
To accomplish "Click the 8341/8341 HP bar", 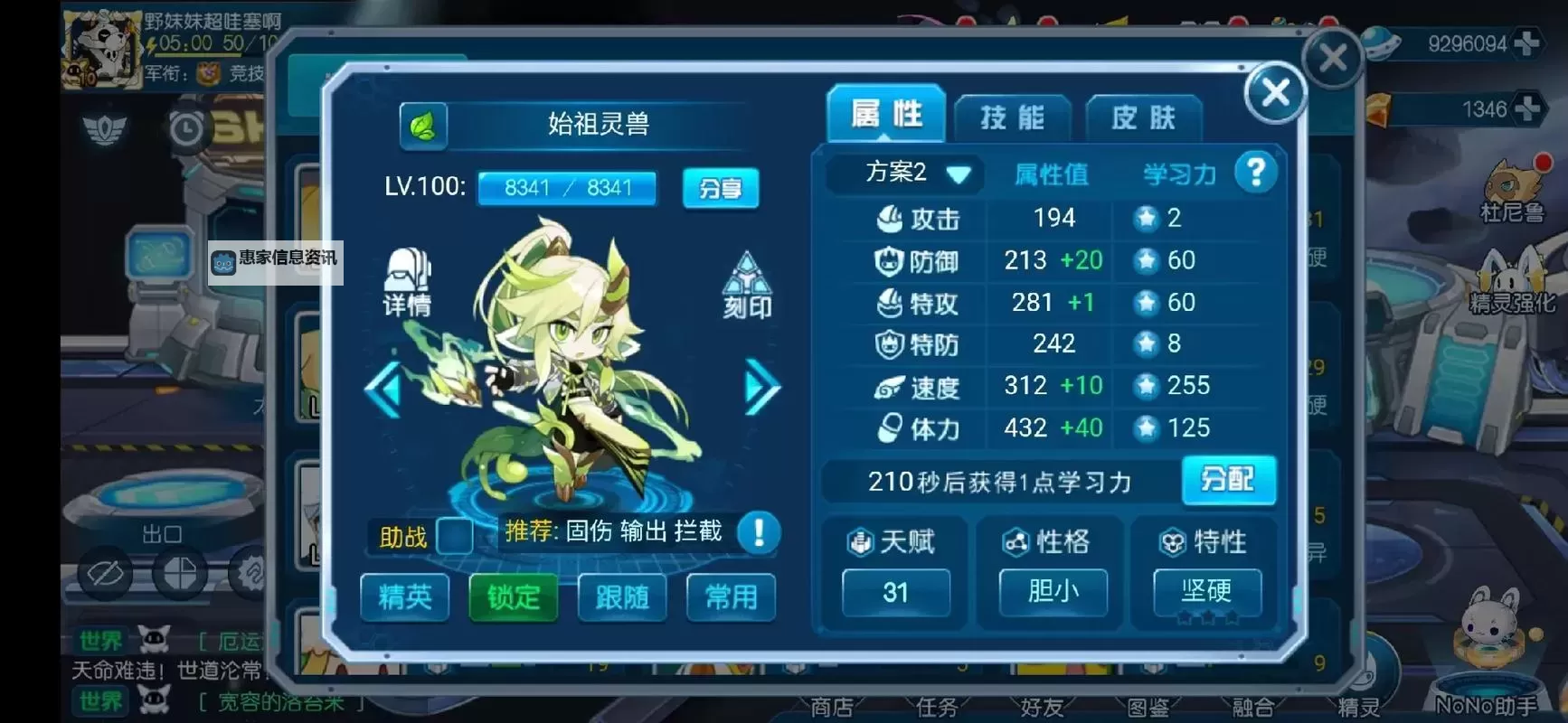I will tap(567, 188).
